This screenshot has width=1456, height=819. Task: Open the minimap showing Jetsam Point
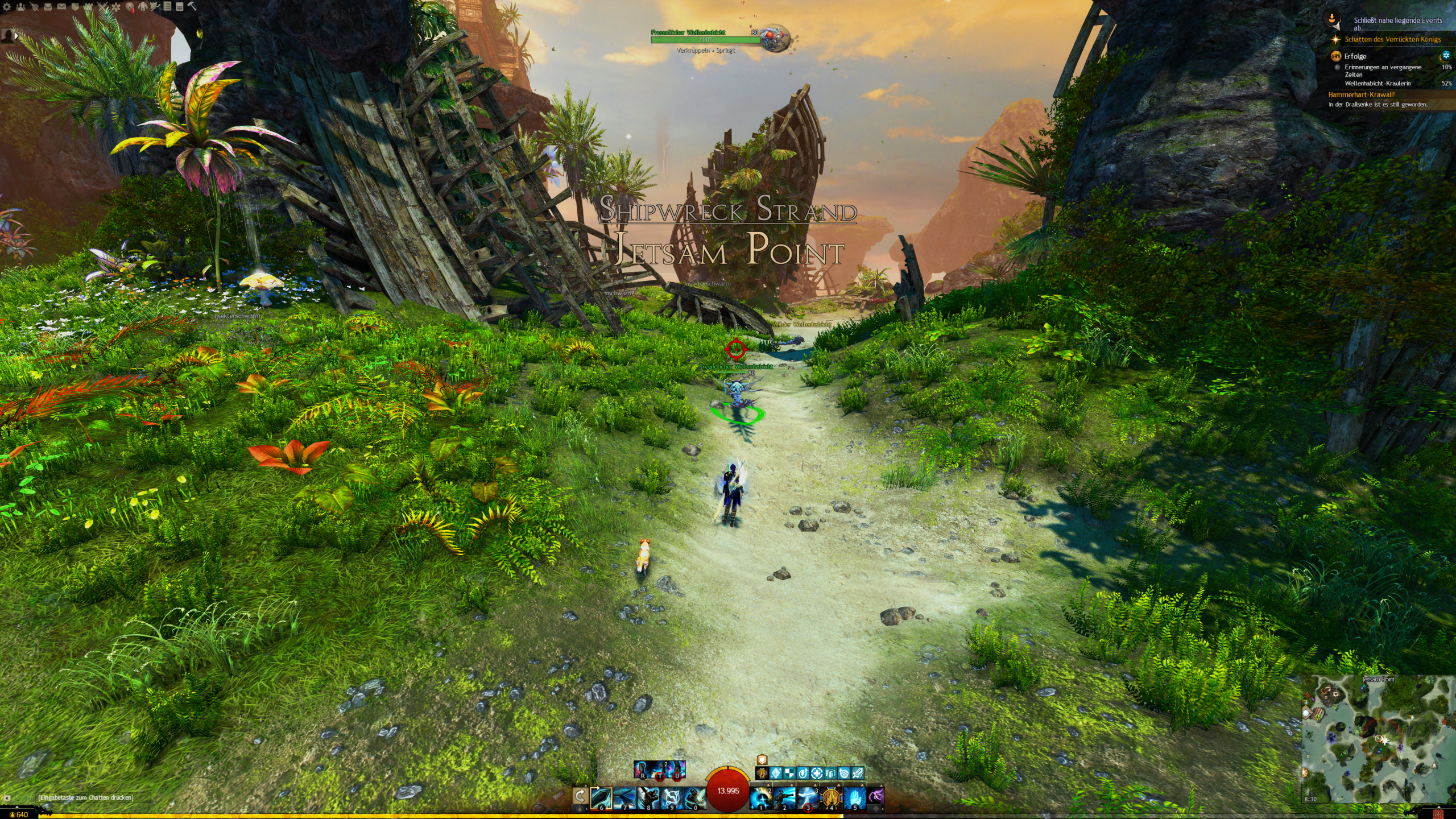coord(1378,739)
